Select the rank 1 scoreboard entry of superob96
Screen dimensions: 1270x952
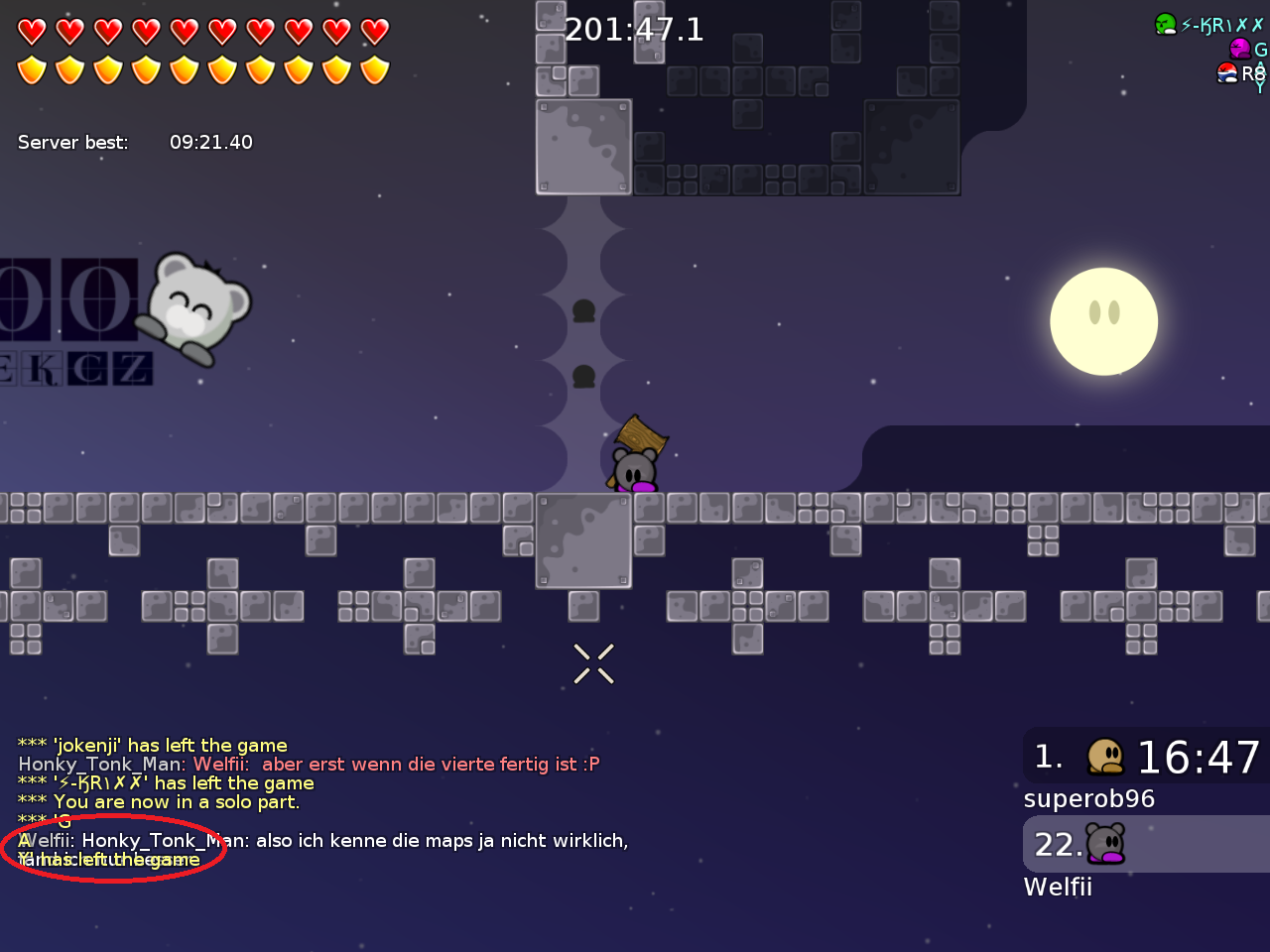coord(1141,757)
